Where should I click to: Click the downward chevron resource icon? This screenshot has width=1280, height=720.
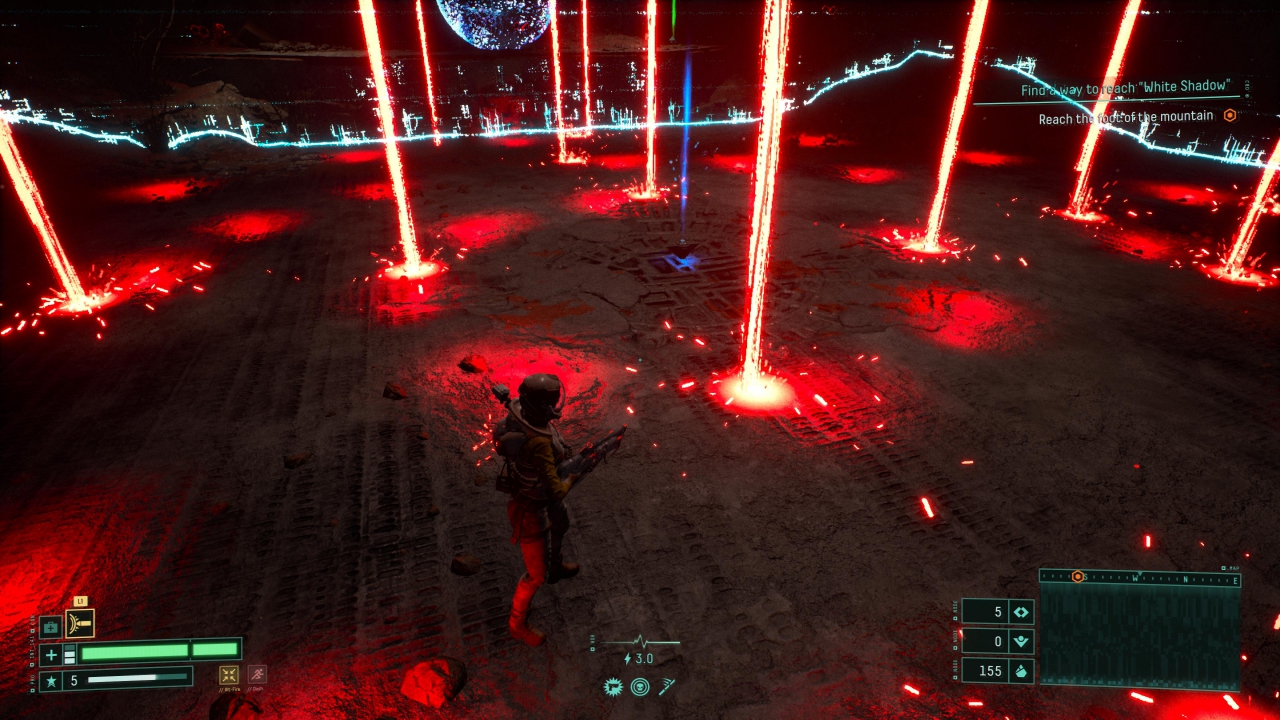(x=1021, y=641)
